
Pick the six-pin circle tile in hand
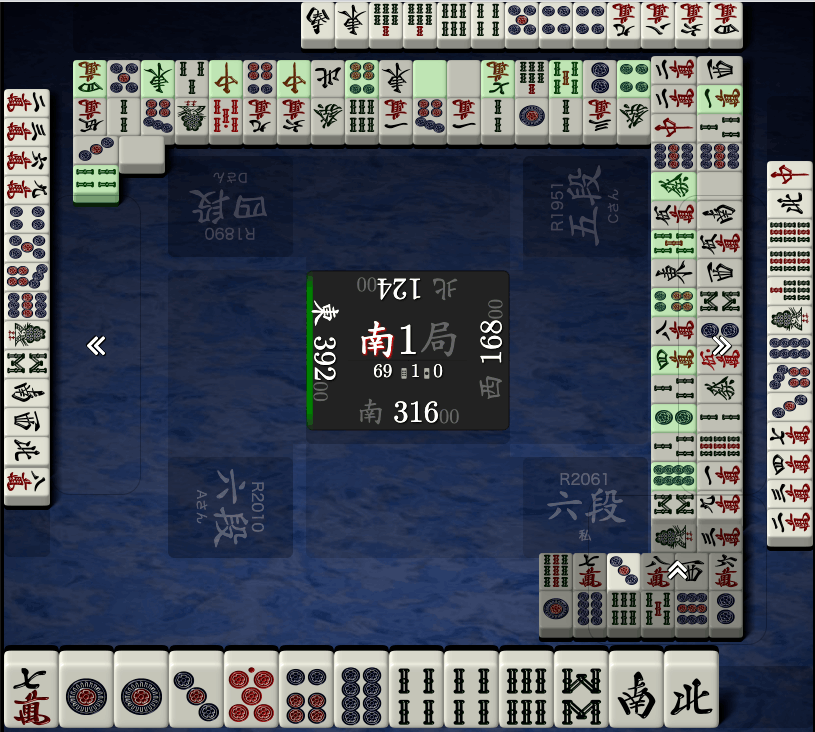tap(305, 690)
